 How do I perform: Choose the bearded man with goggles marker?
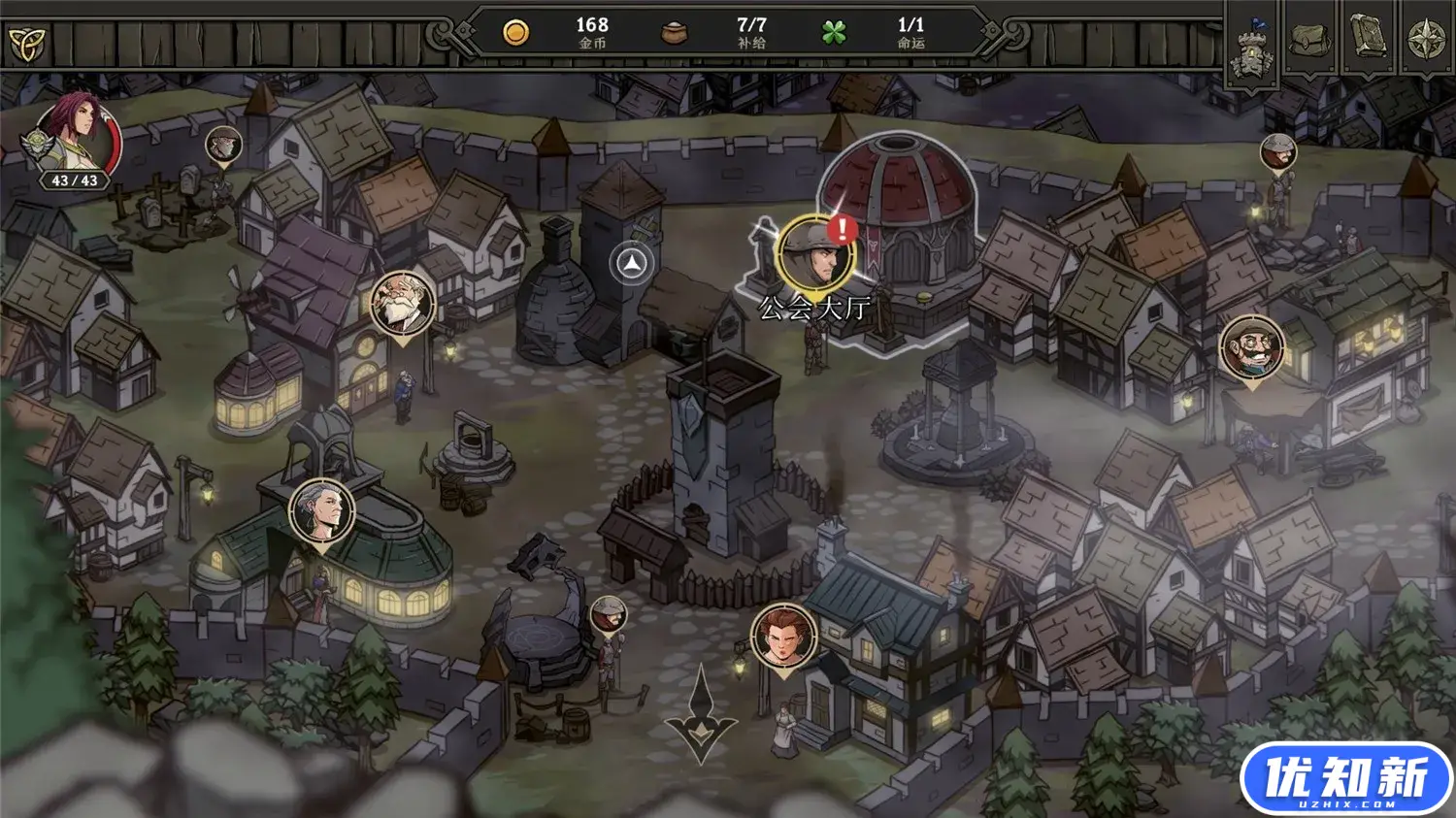pos(1252,347)
